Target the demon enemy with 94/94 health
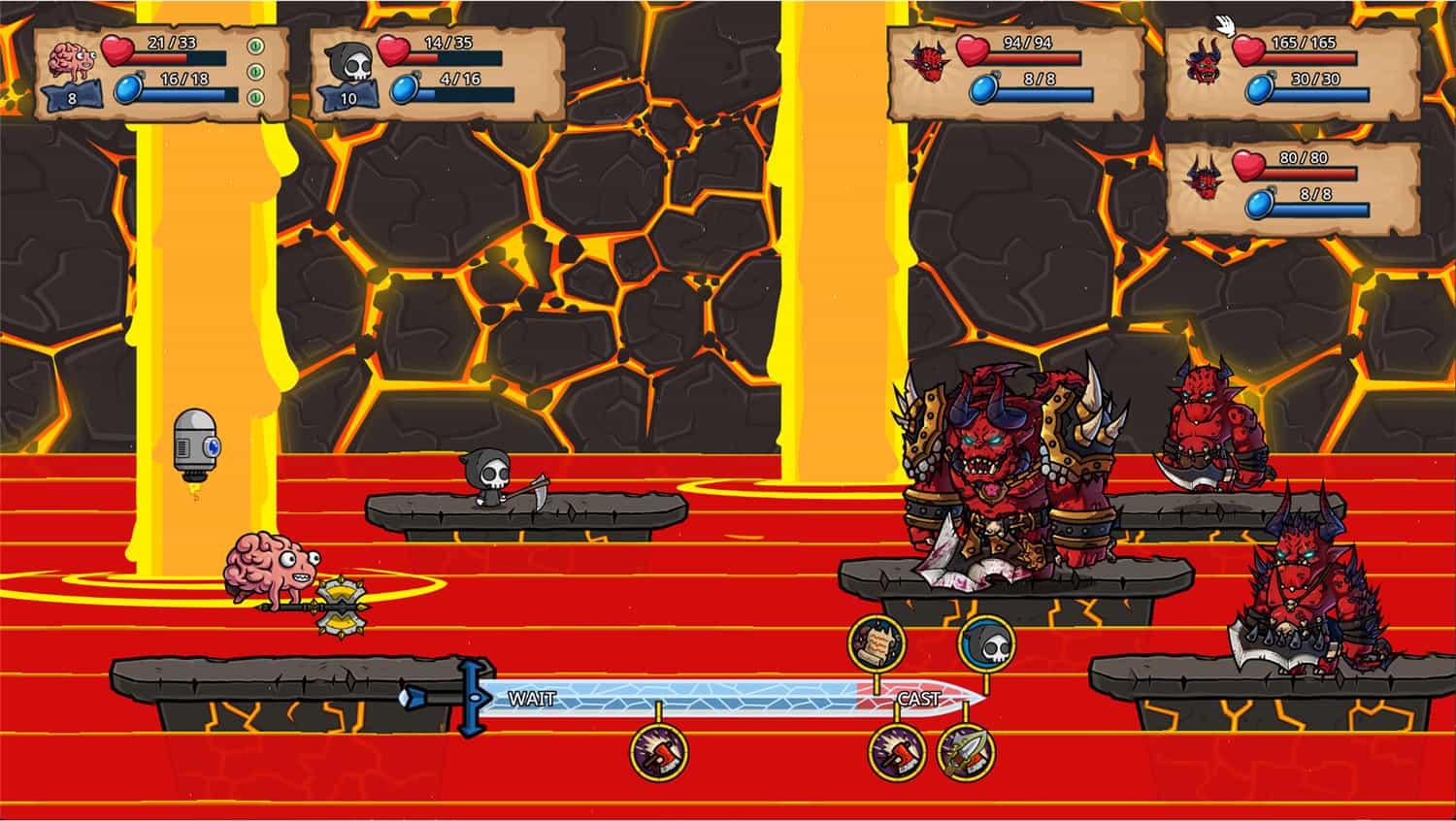The image size is (1456, 821). coord(1015,74)
